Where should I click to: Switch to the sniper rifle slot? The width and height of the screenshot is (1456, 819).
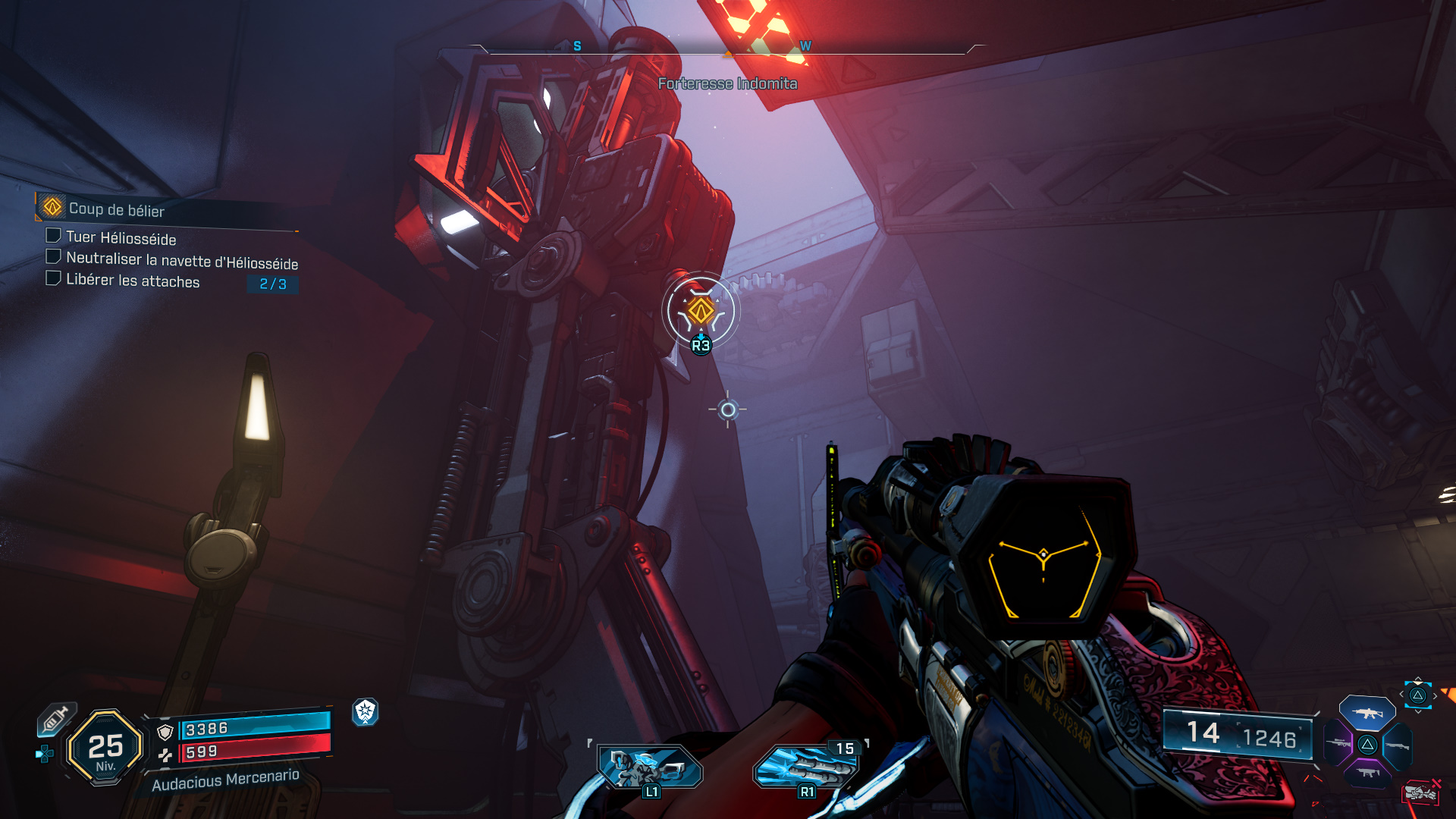pos(1338,743)
